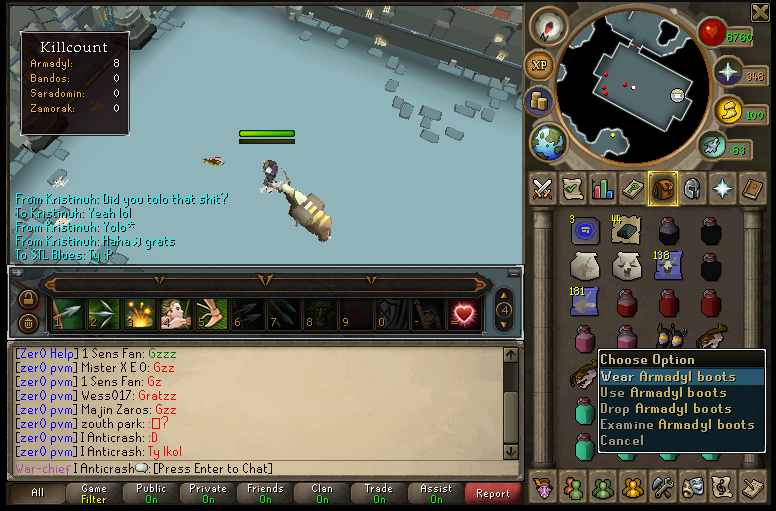Image resolution: width=776 pixels, height=511 pixels.
Task: Toggle the run energy orb
Action: click(712, 146)
